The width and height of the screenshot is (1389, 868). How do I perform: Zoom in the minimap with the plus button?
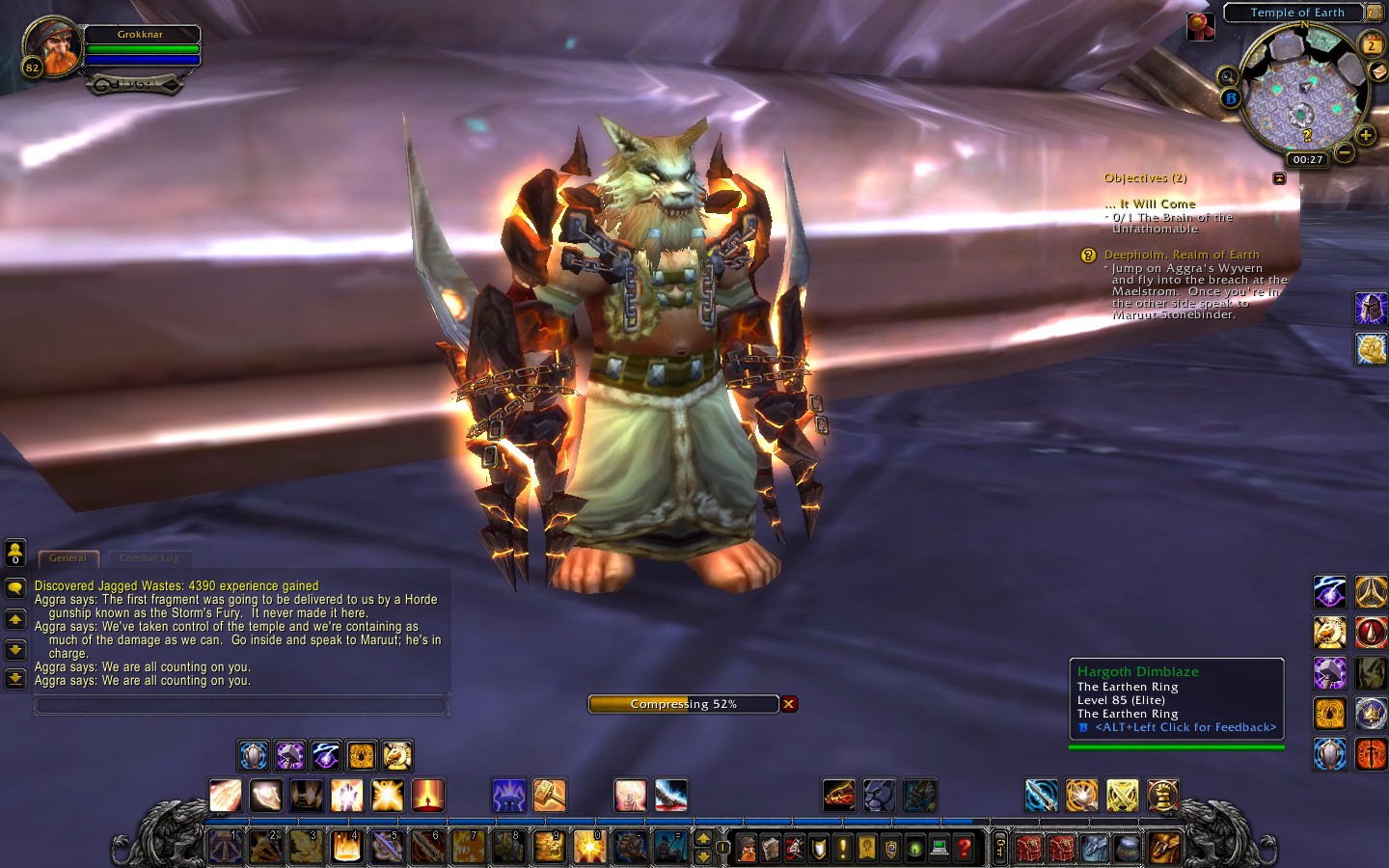[1365, 136]
